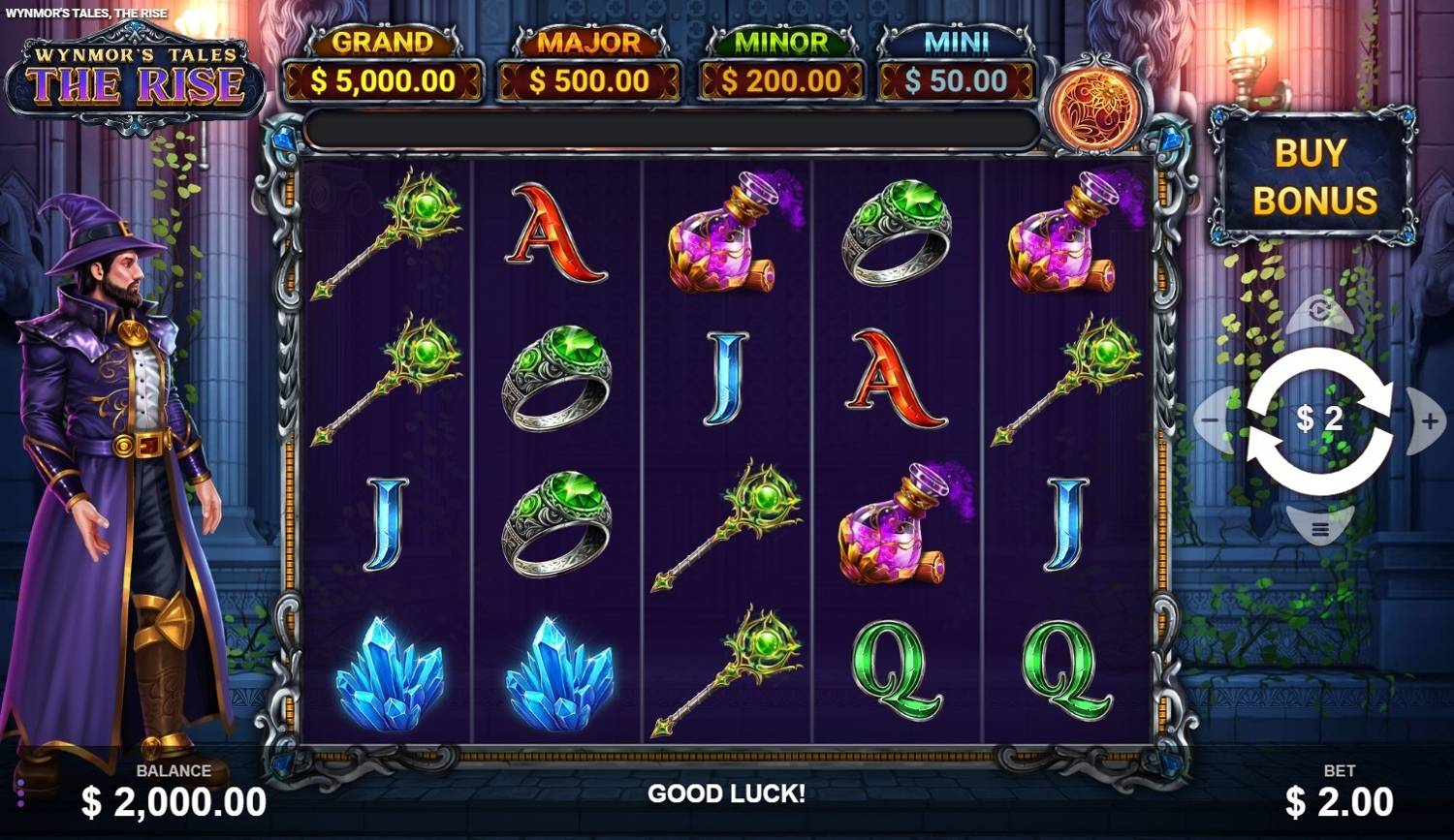Open the hamburger menu below the spin button

[1319, 529]
